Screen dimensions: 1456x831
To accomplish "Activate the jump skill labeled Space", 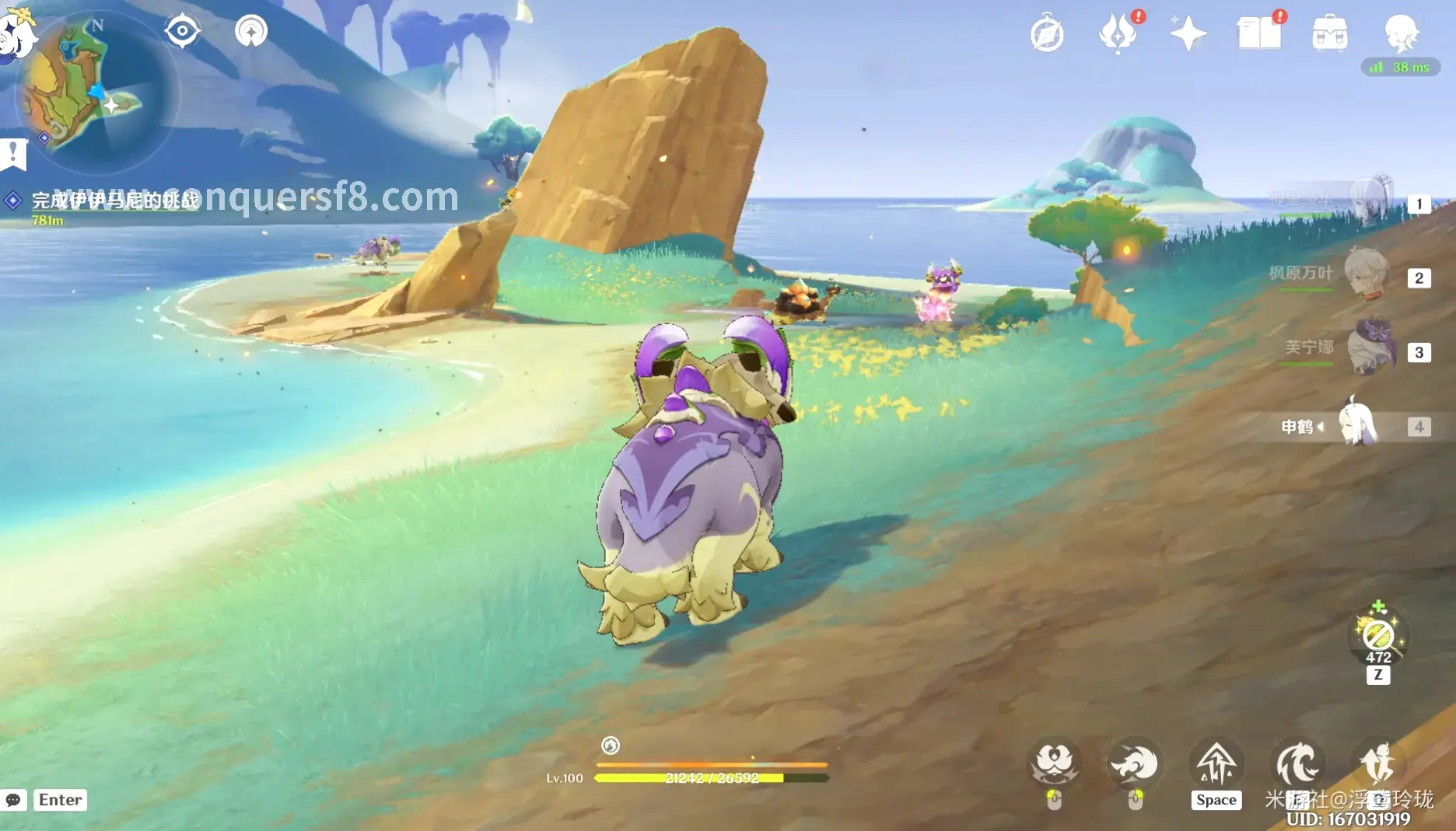I will click(x=1216, y=765).
